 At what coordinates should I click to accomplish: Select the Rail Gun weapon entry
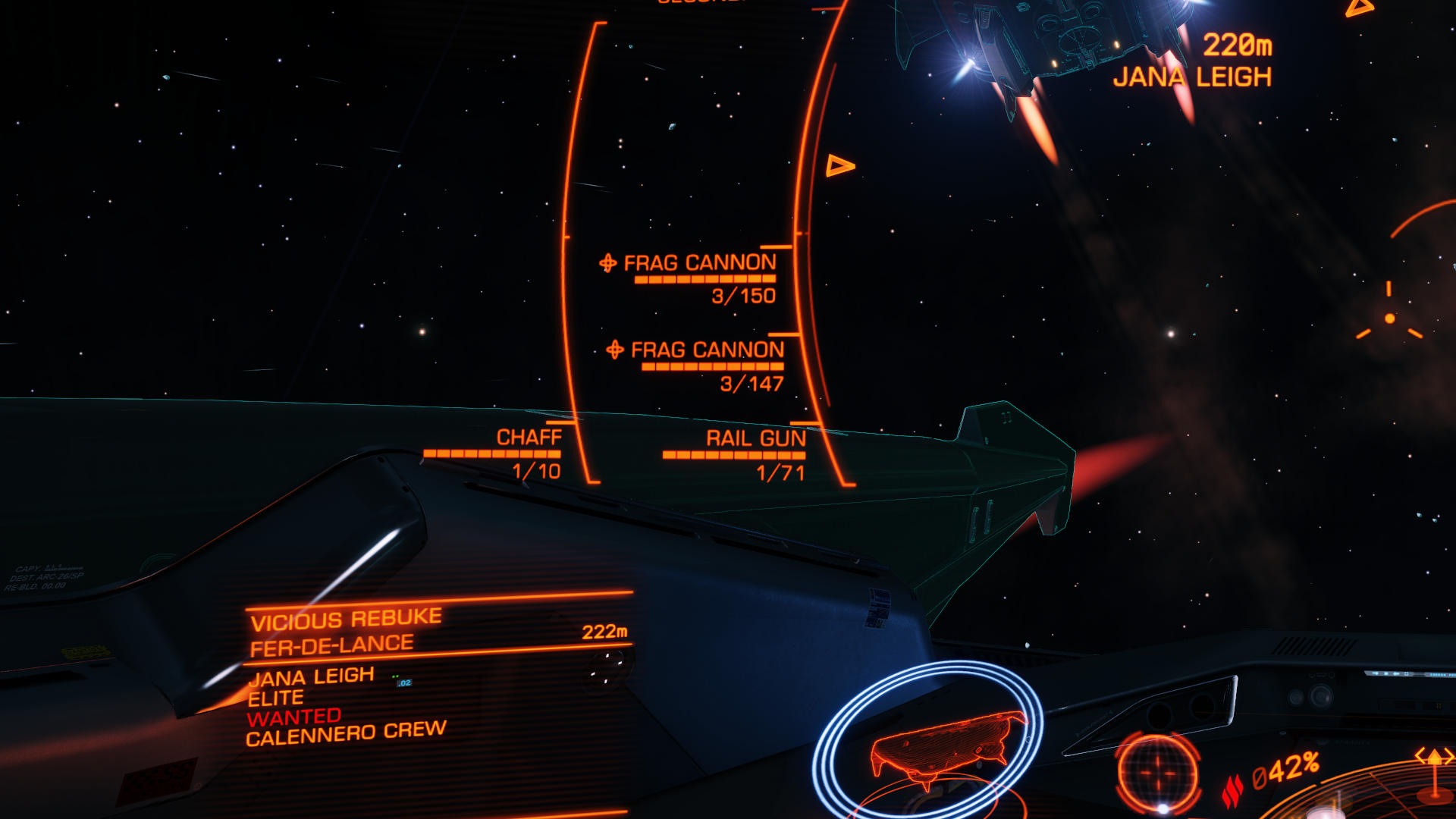(x=755, y=438)
